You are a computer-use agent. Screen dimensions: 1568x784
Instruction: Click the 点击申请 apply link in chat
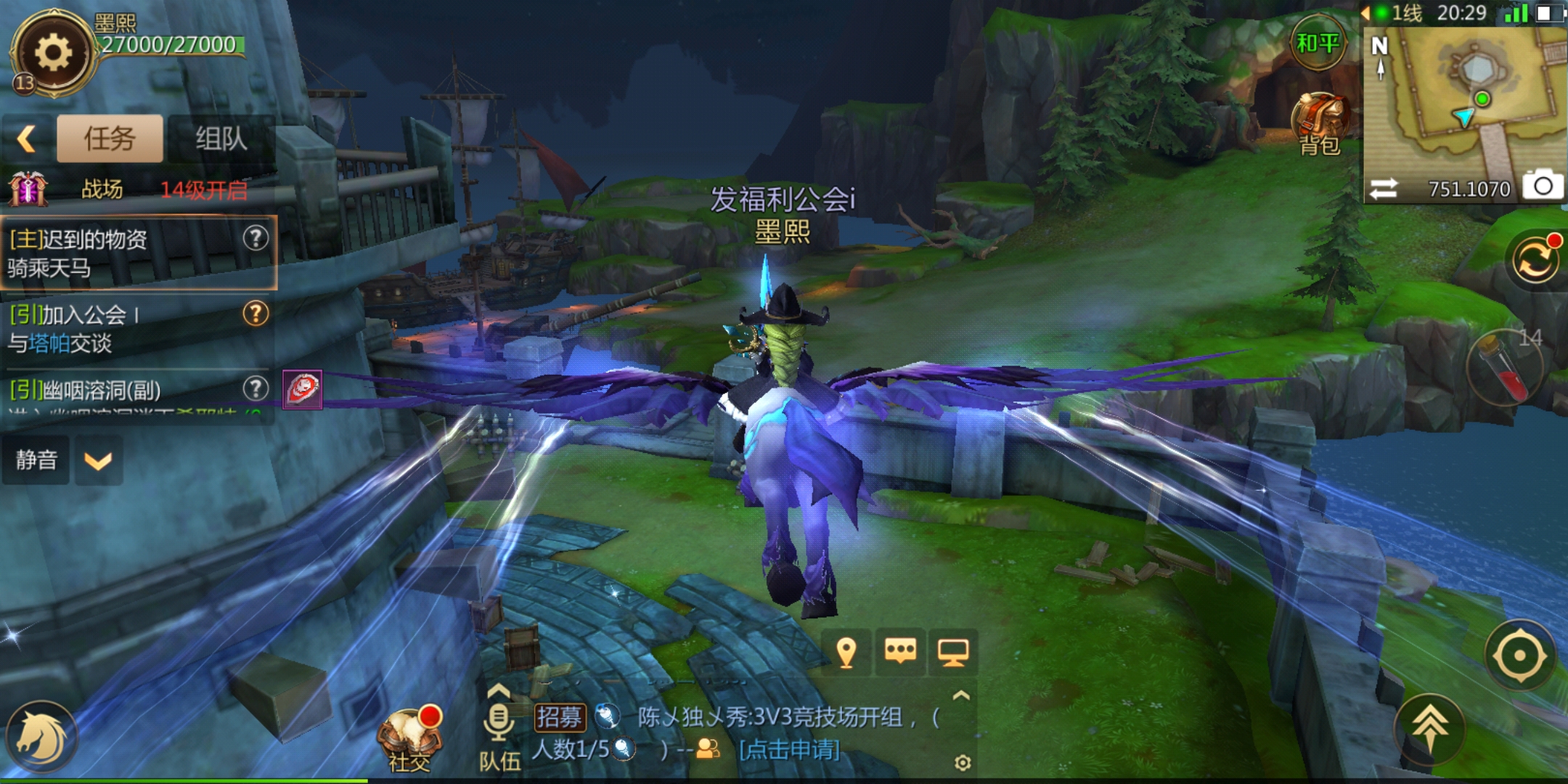[789, 749]
